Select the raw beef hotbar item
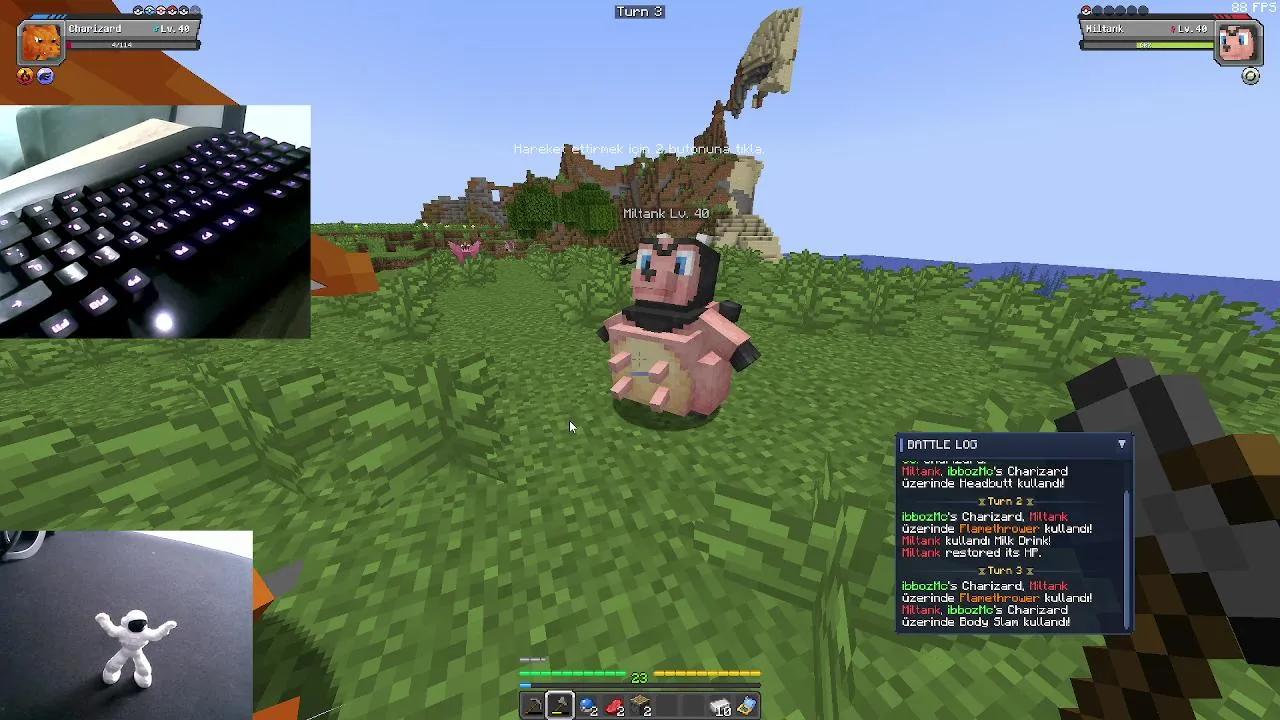The height and width of the screenshot is (720, 1280). coord(612,706)
